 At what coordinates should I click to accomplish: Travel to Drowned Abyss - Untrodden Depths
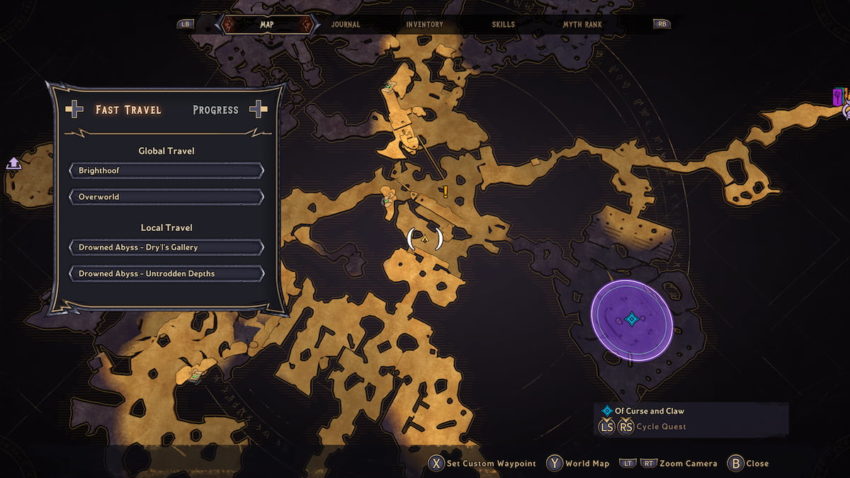166,273
